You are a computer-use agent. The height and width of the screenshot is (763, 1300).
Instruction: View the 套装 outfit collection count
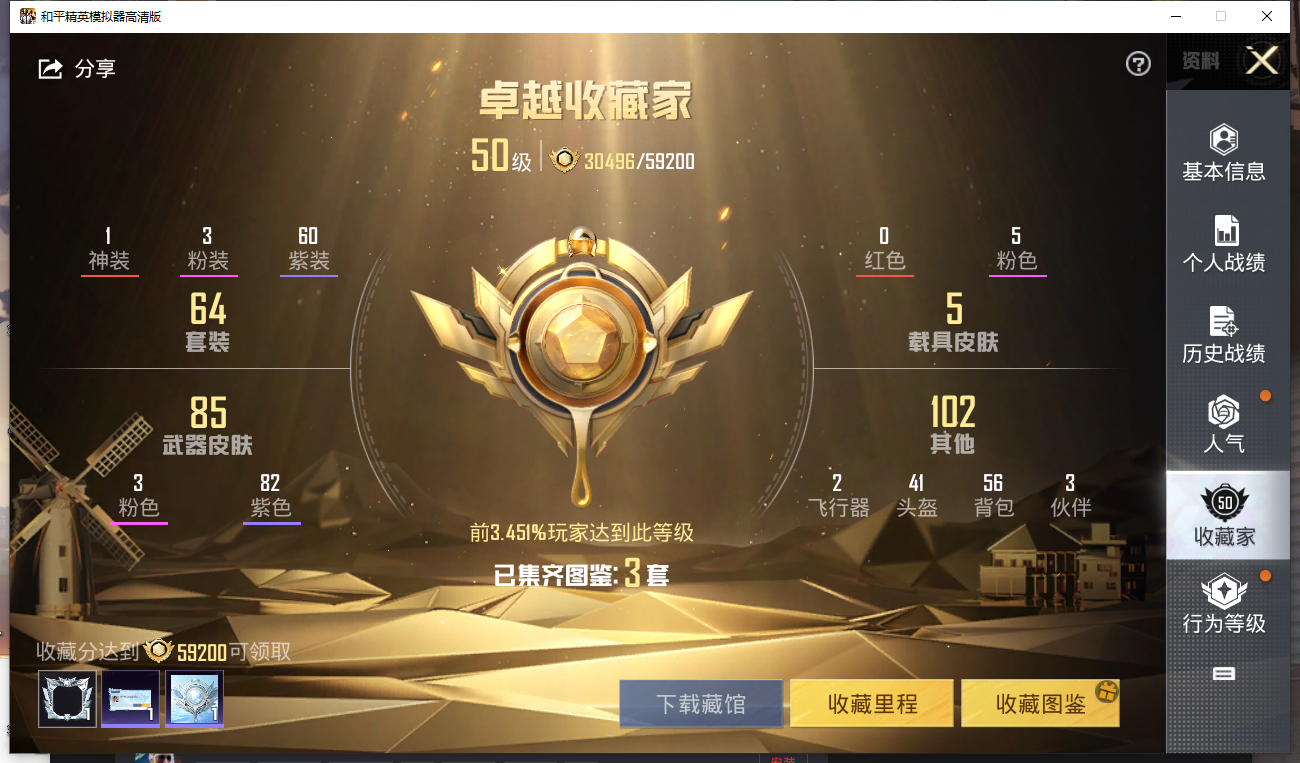coord(208,322)
